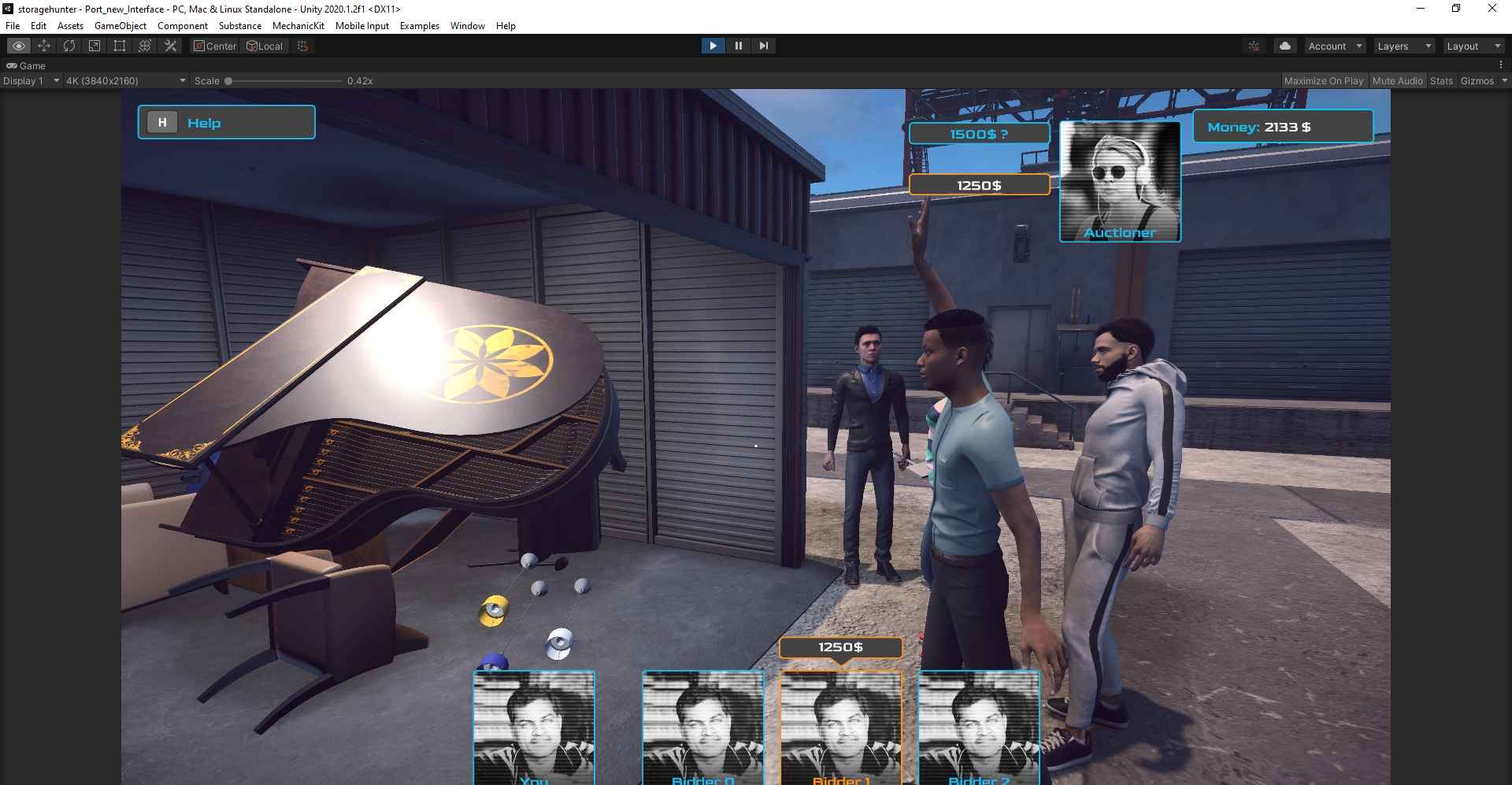The height and width of the screenshot is (785, 1512).
Task: Select the Move tool
Action: coord(43,46)
